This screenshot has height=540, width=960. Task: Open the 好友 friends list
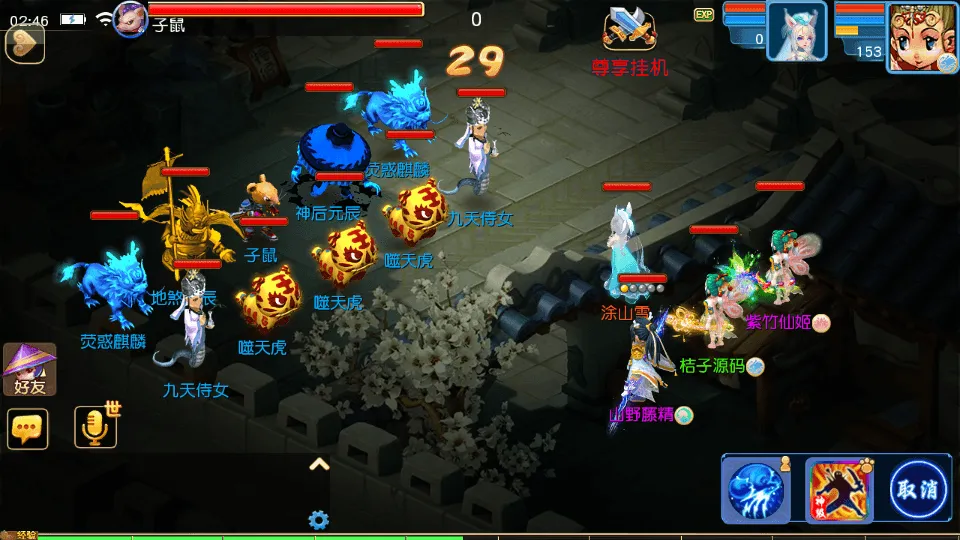pyautogui.click(x=29, y=369)
